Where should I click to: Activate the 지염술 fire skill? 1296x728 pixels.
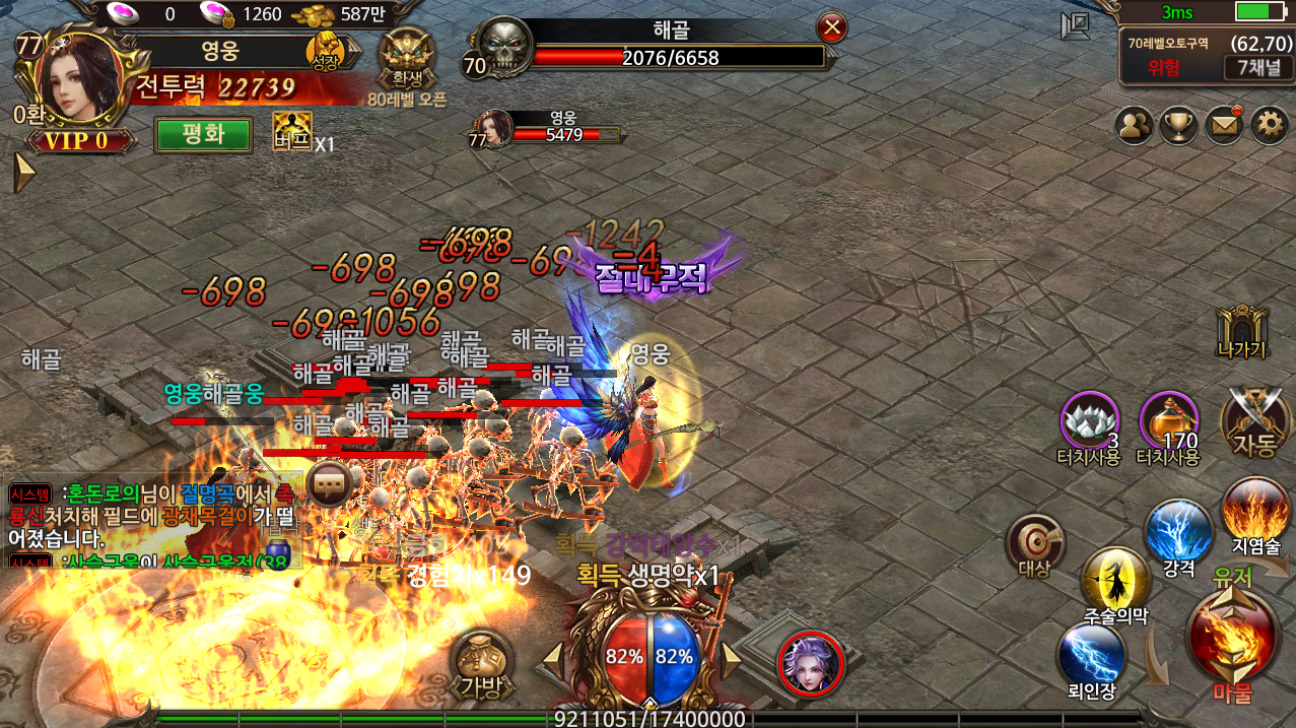(x=1256, y=510)
